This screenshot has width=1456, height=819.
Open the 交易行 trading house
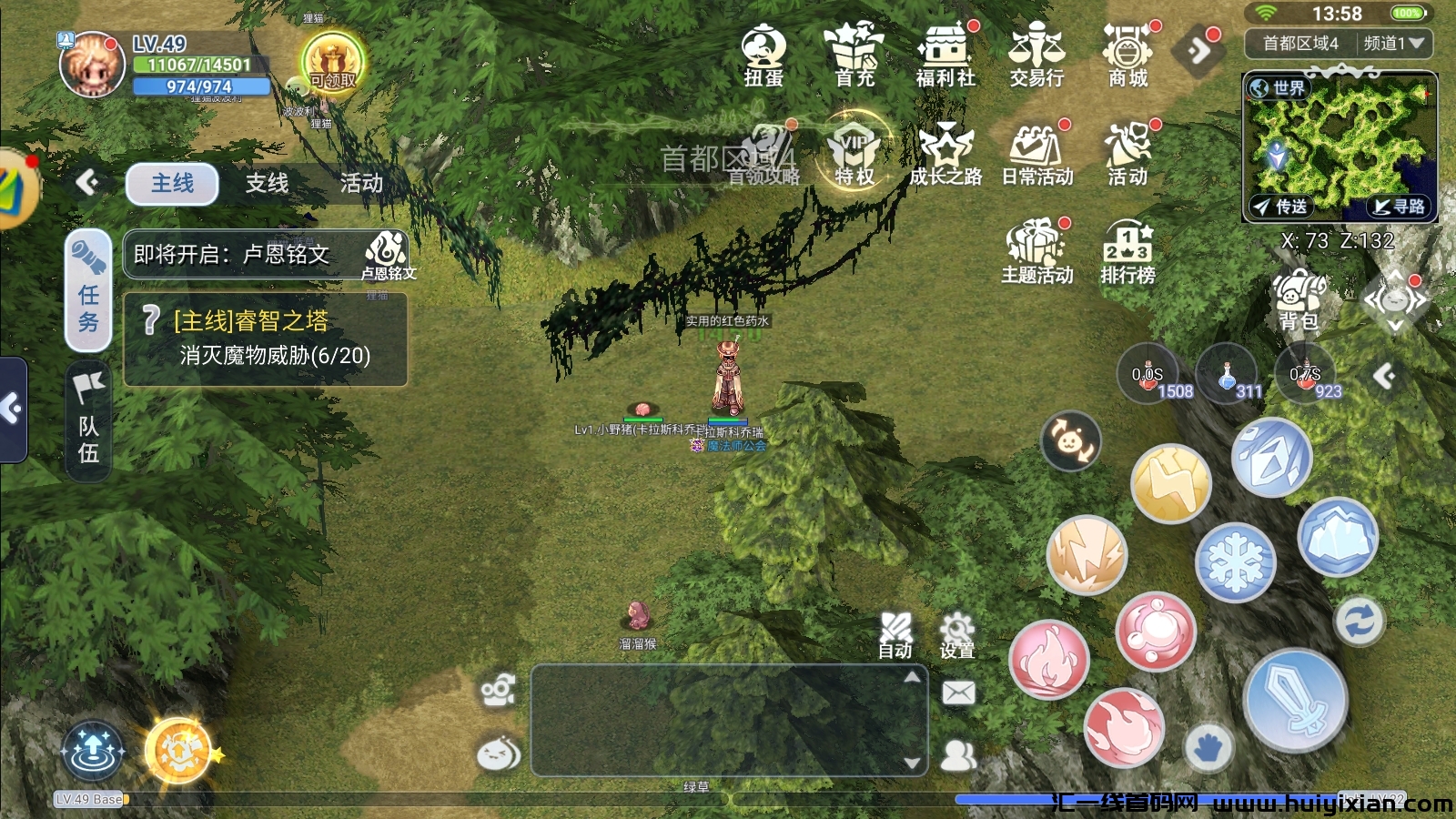(1036, 55)
